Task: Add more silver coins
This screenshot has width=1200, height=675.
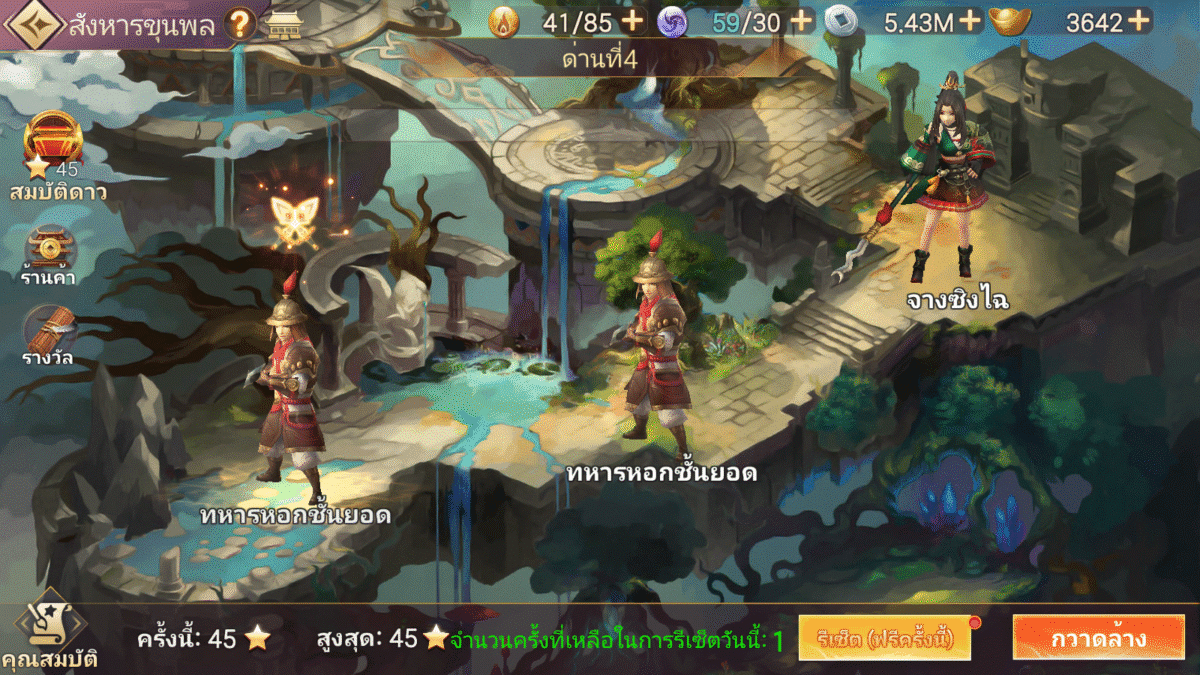Action: tap(970, 21)
